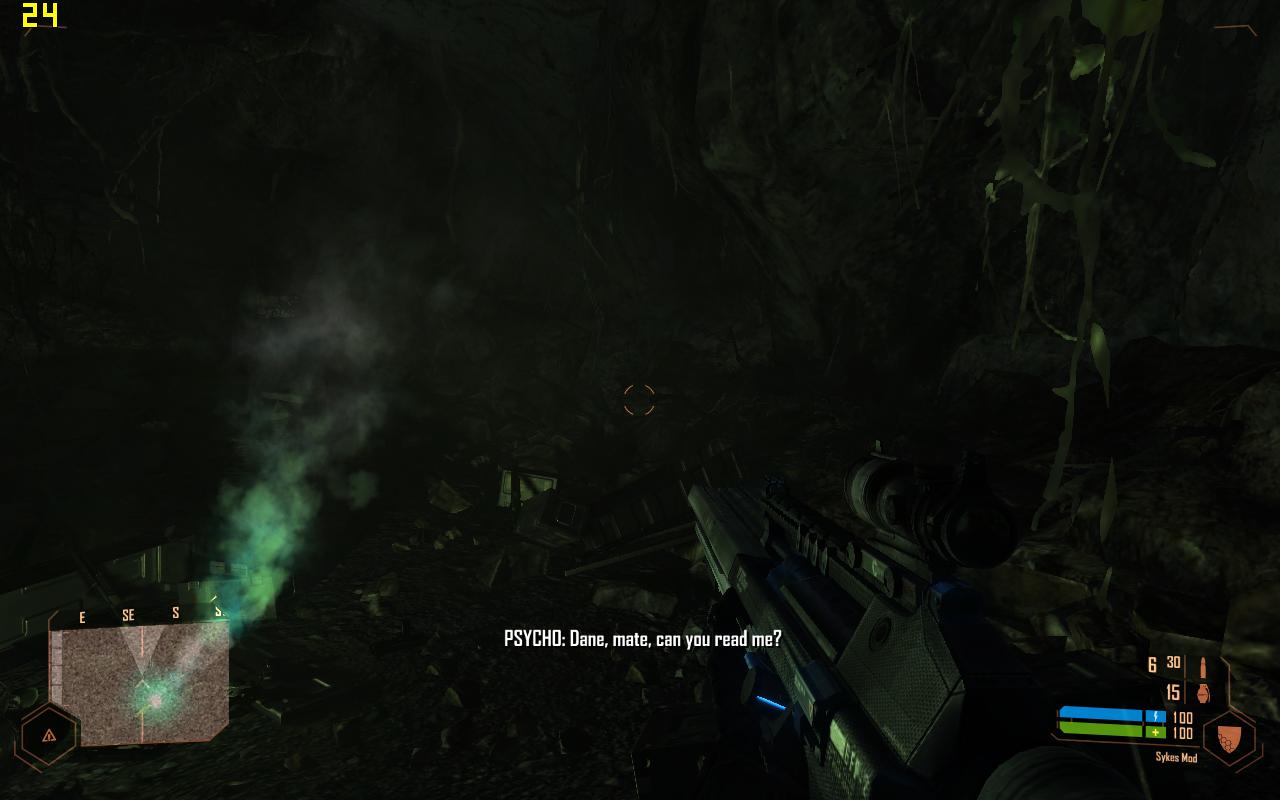Click the grenade icon in the HUD
Image resolution: width=1280 pixels, height=800 pixels.
(1203, 692)
